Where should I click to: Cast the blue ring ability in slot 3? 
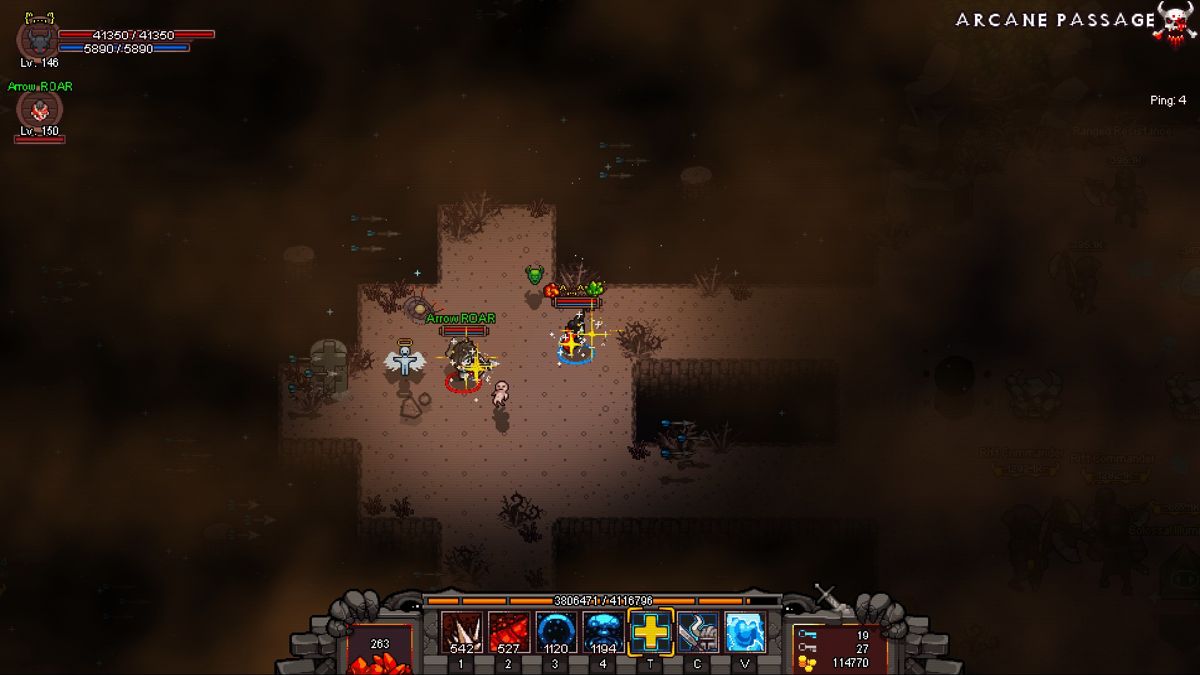(x=556, y=632)
